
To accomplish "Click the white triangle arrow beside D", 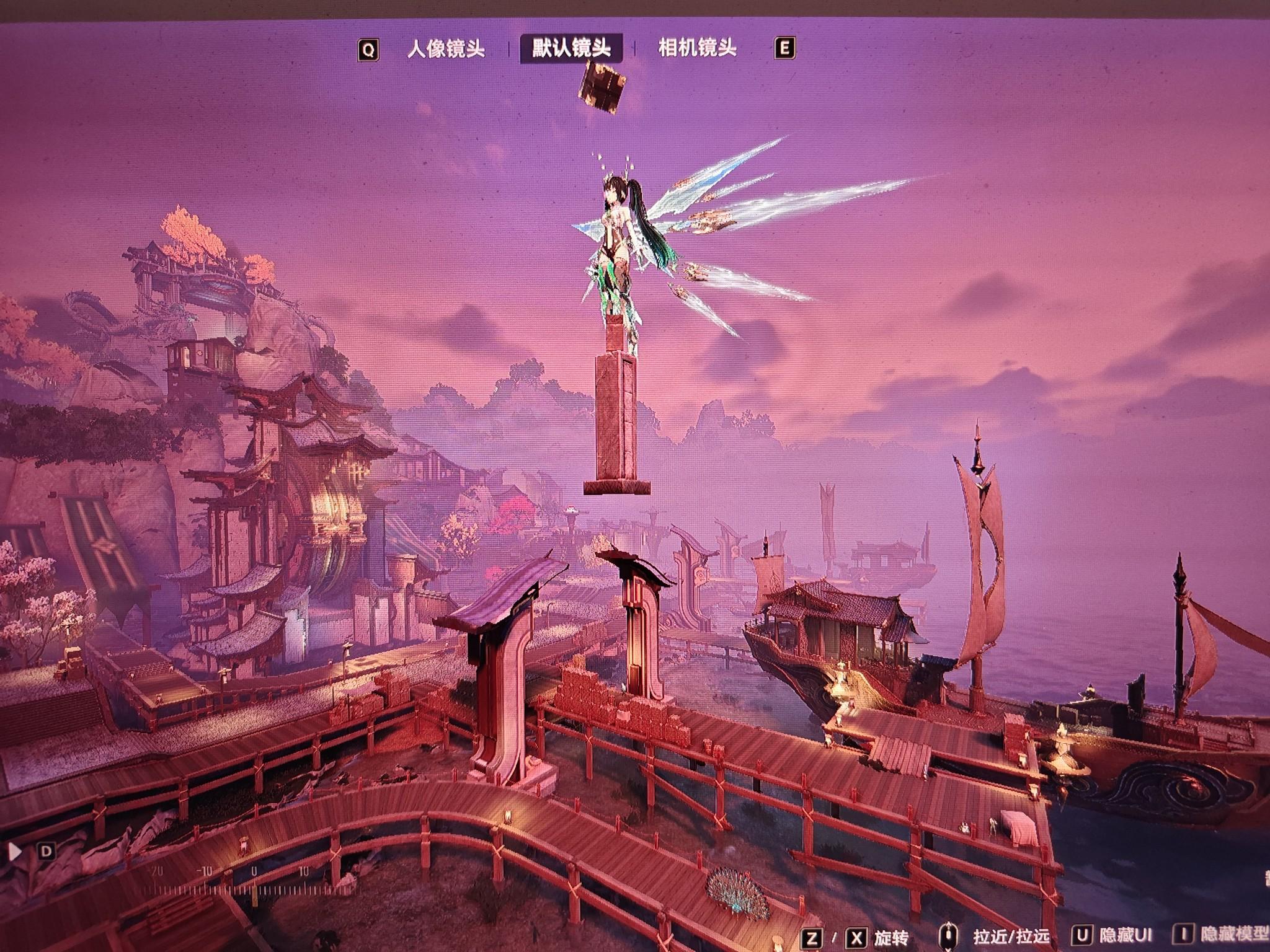I will tap(16, 851).
